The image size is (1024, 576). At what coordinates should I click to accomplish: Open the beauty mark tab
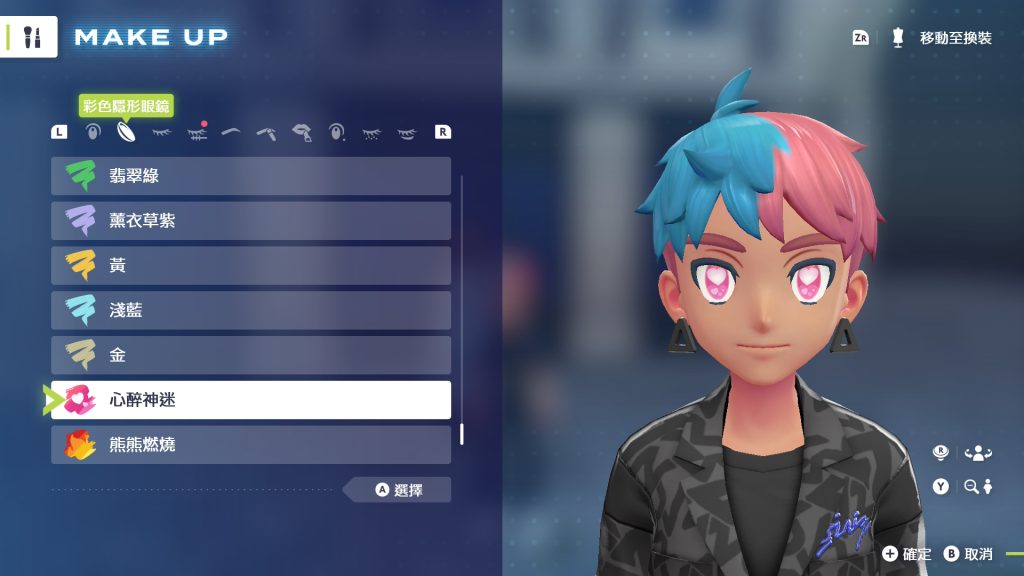337,131
